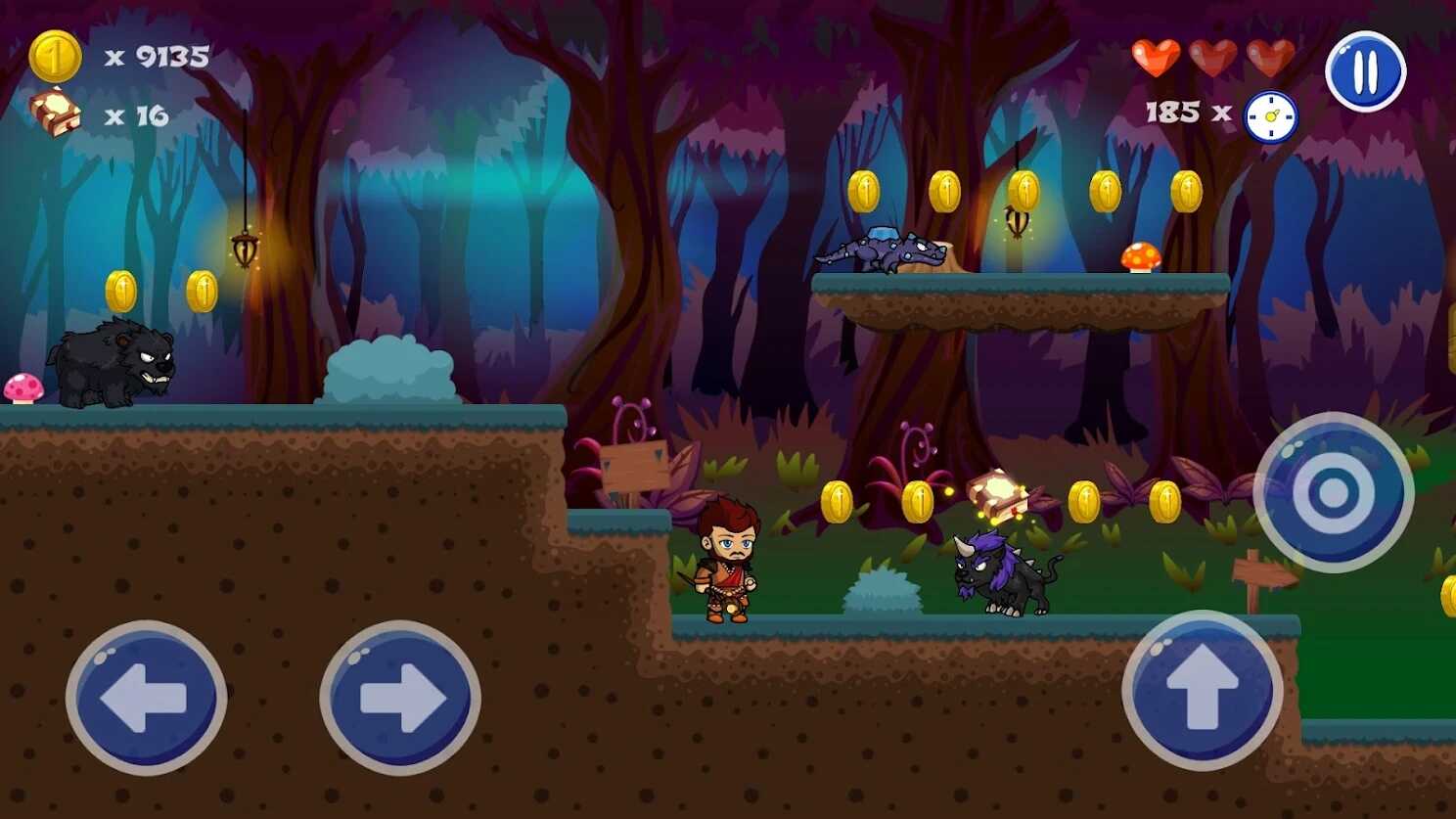This screenshot has height=819, width=1456.
Task: Activate the round target attack button
Action: click(x=1333, y=492)
